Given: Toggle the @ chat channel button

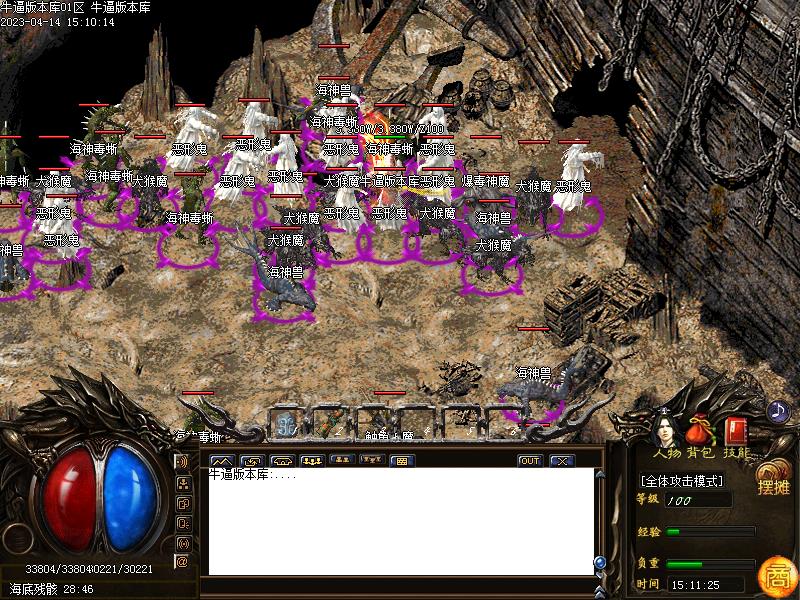Looking at the screenshot, I should (x=182, y=561).
